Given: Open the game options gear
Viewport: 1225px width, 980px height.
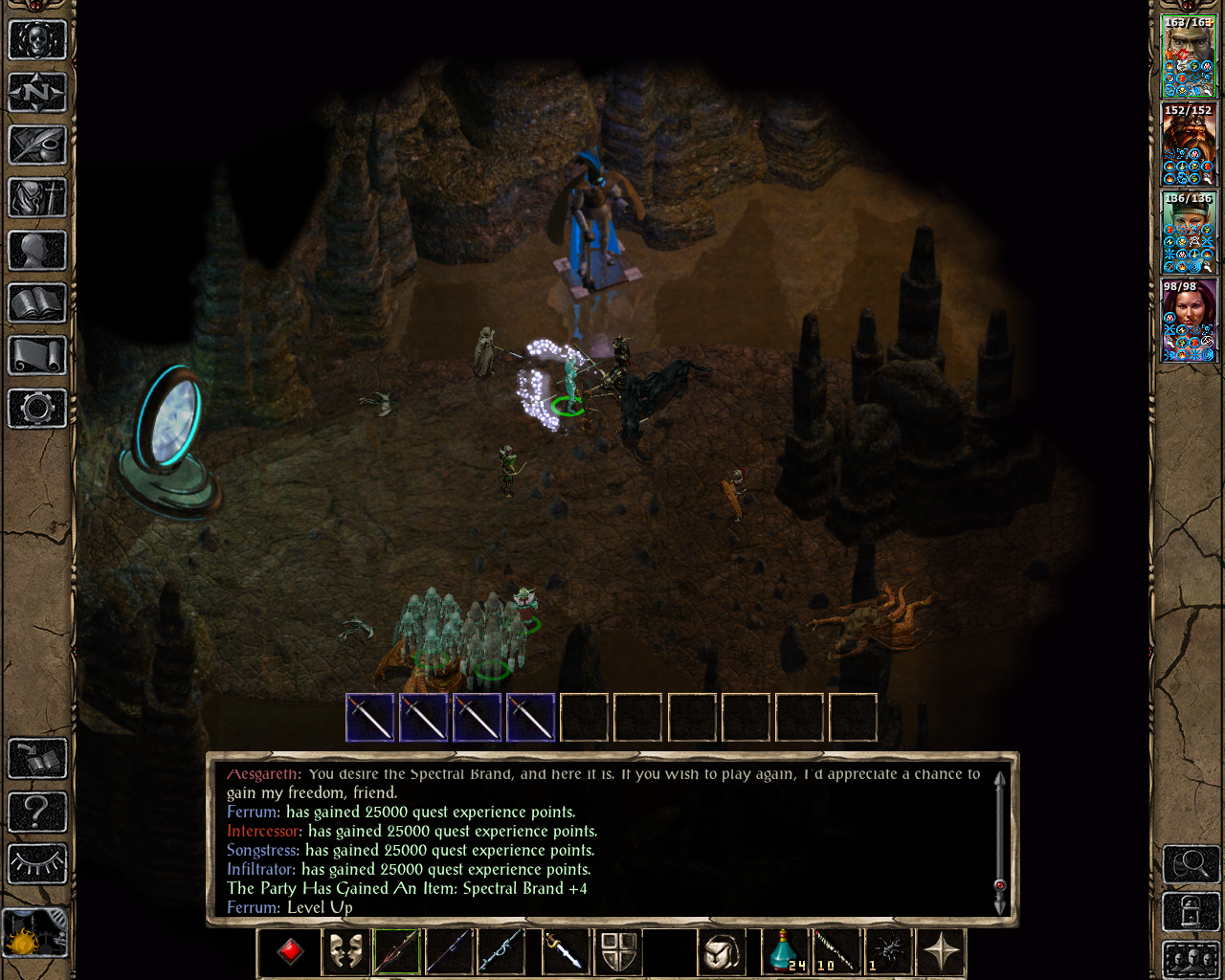Looking at the screenshot, I should coord(37,409).
